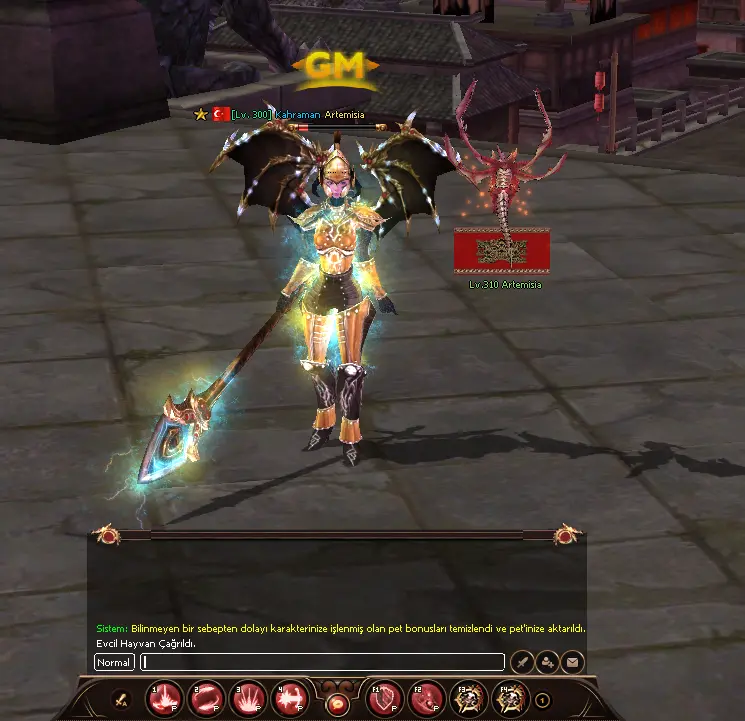Click the hotbar page number button
745x721 pixels.
542,700
